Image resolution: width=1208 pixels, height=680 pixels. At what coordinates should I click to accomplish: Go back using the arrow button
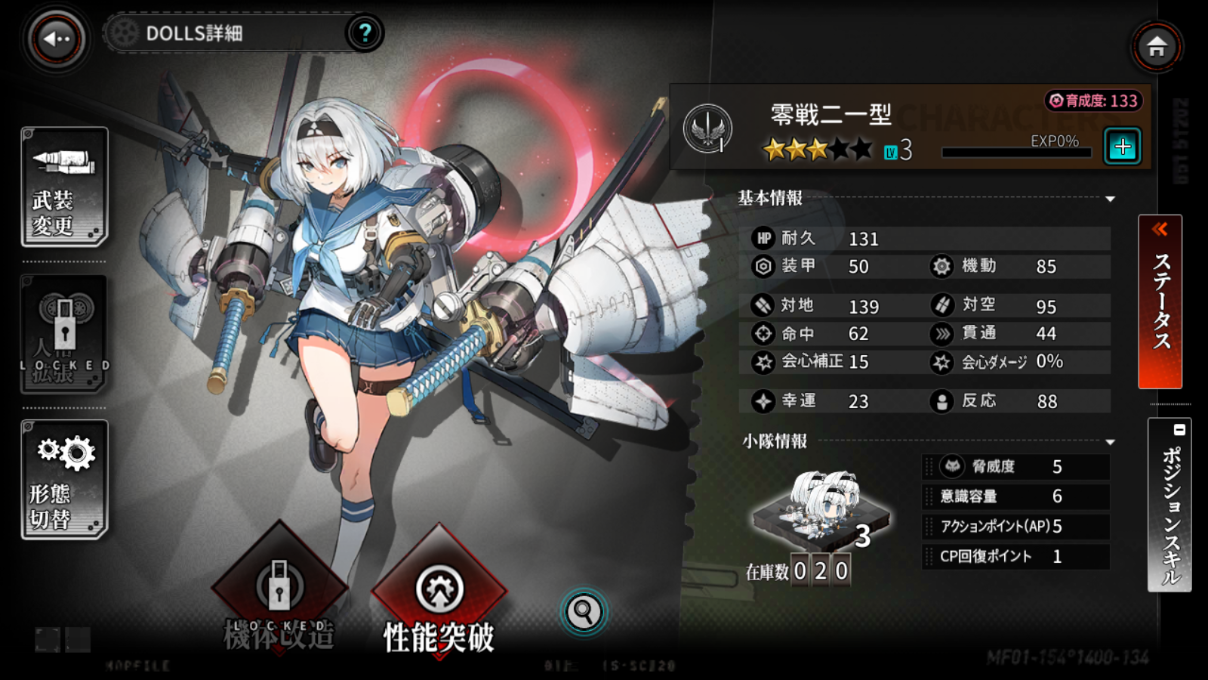[56, 39]
